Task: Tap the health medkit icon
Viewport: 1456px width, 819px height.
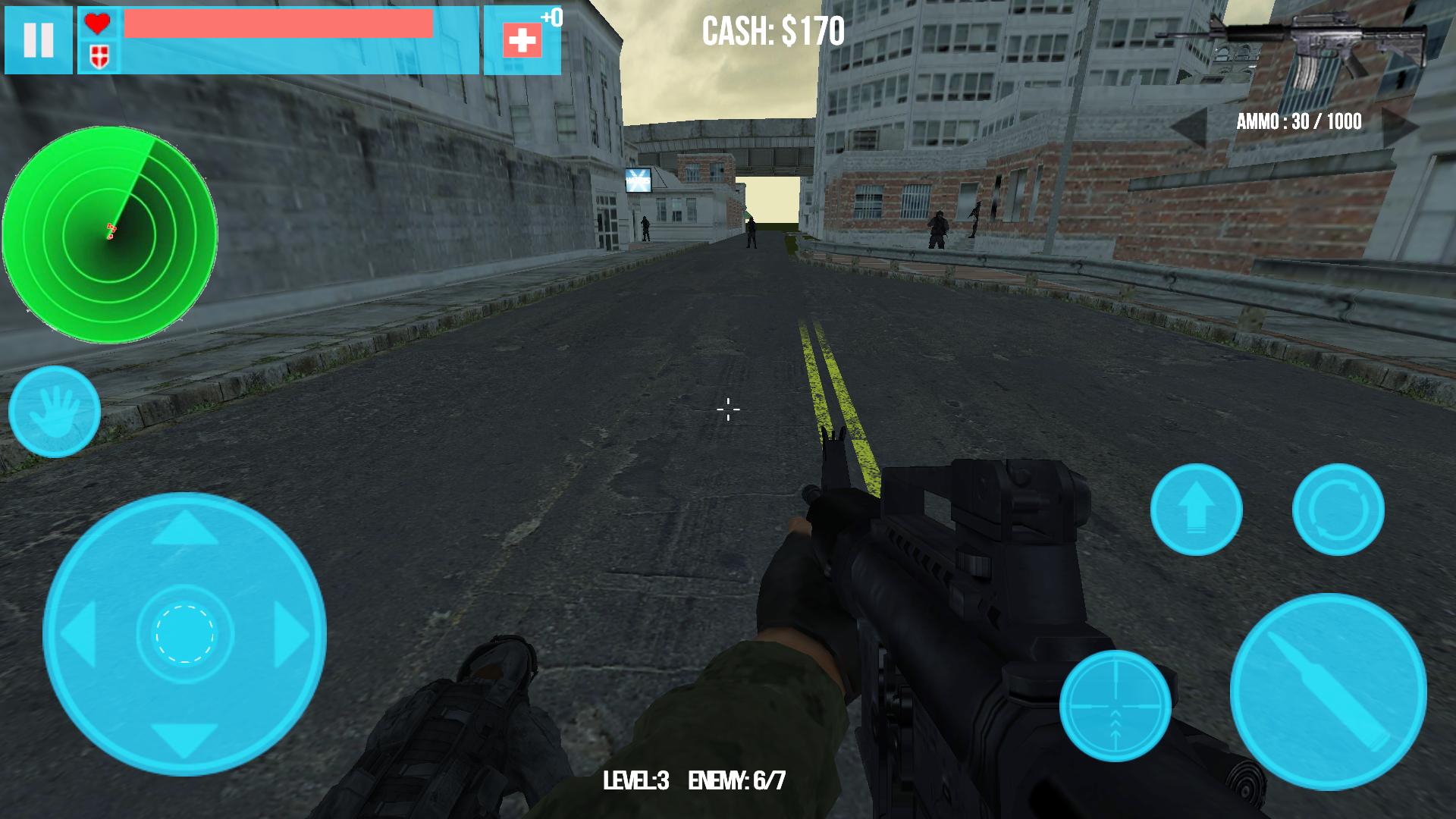Action: (523, 38)
